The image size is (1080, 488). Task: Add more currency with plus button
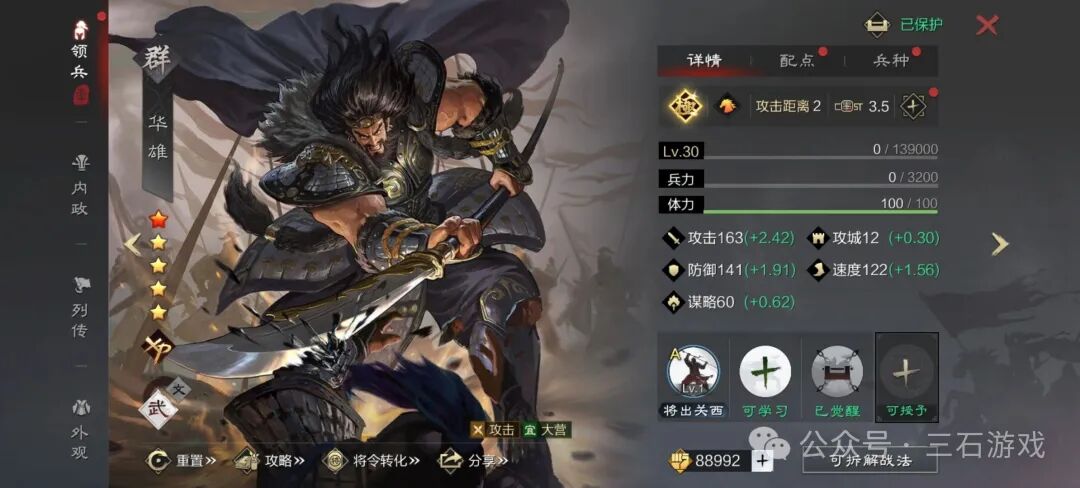coord(762,461)
